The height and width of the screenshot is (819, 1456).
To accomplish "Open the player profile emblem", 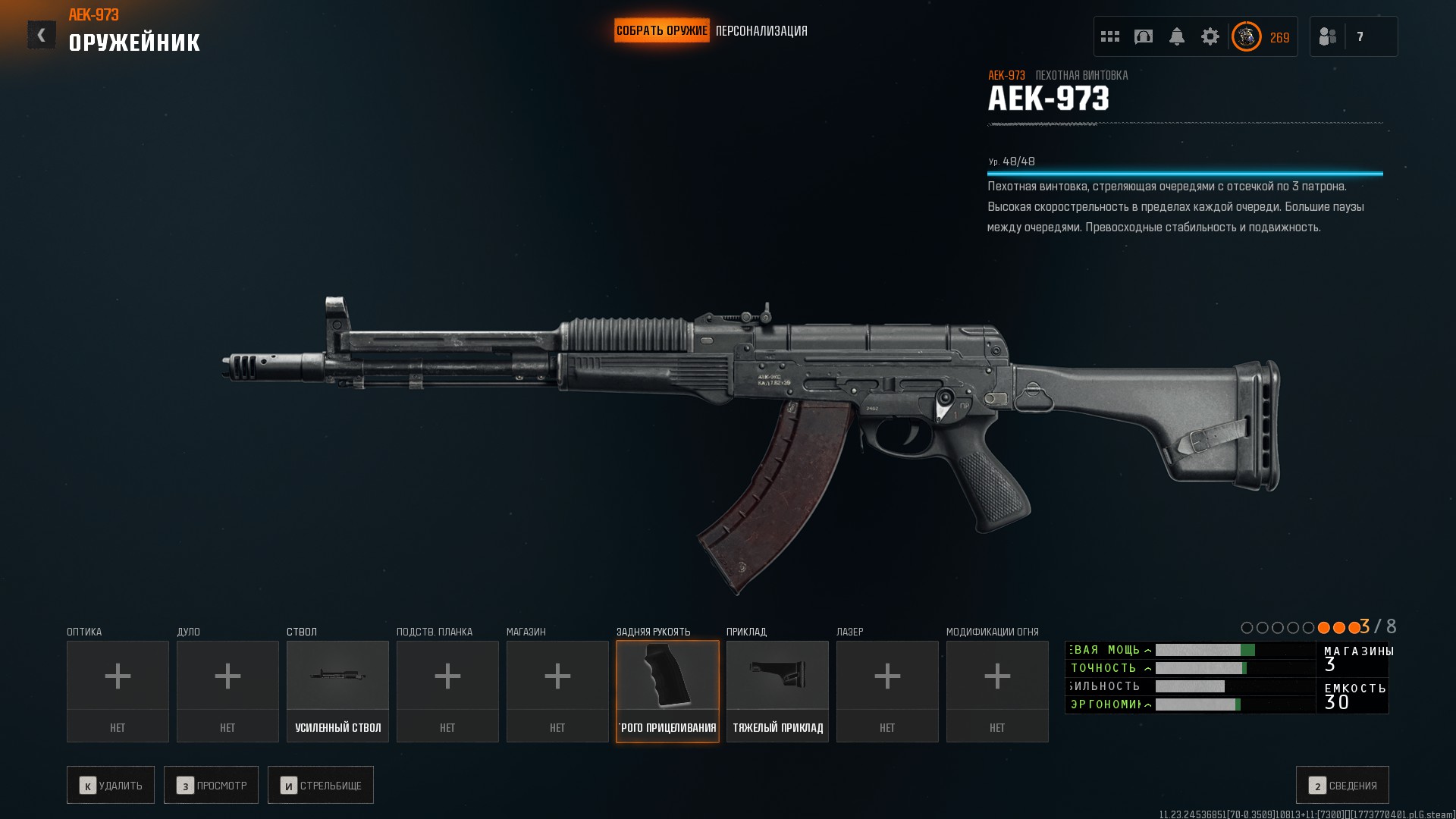I will pyautogui.click(x=1247, y=36).
